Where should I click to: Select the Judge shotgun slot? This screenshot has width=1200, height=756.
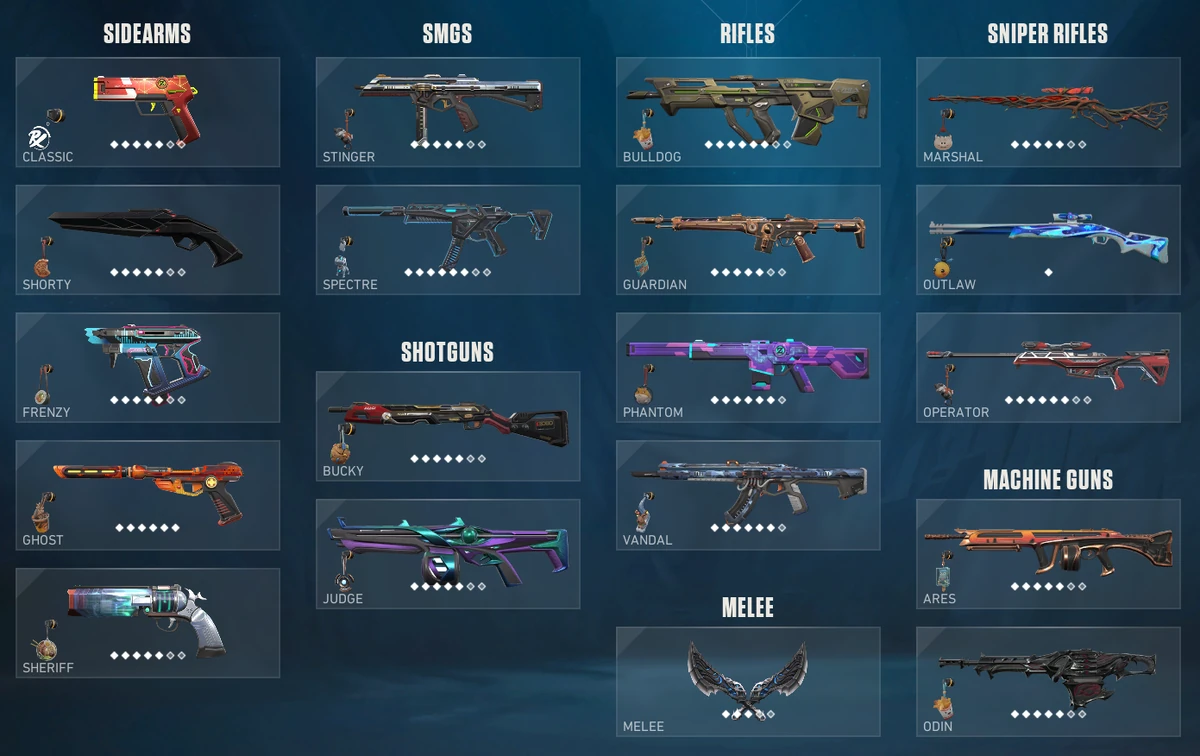click(447, 554)
